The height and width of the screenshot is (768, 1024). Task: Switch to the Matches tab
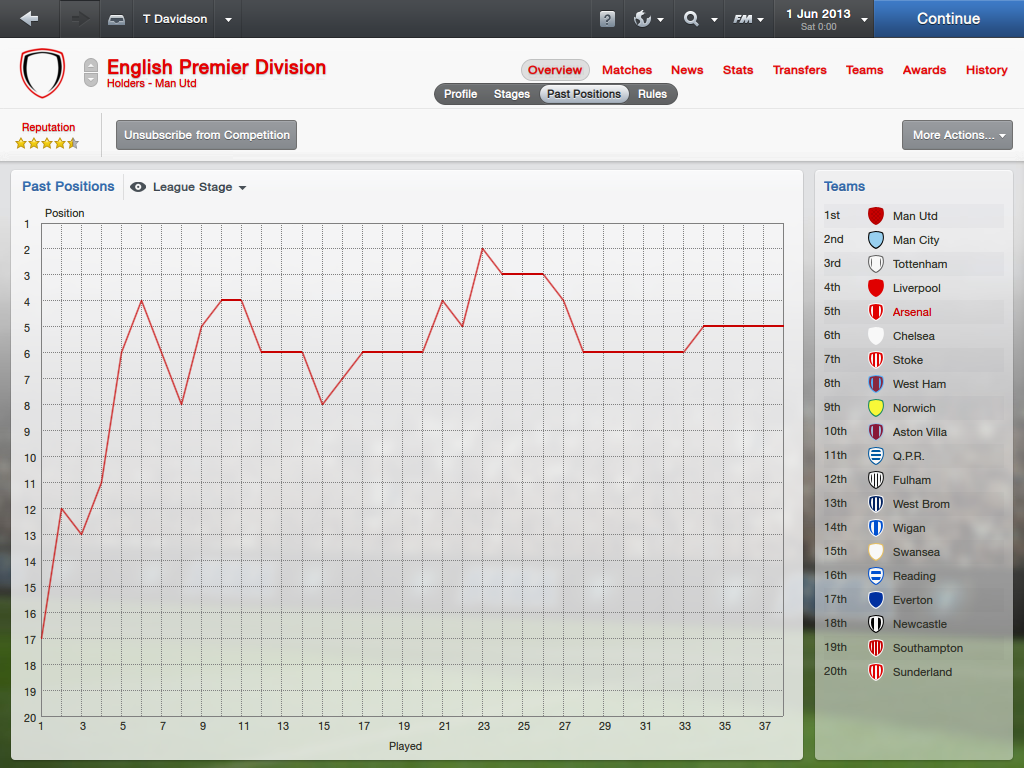tap(627, 70)
